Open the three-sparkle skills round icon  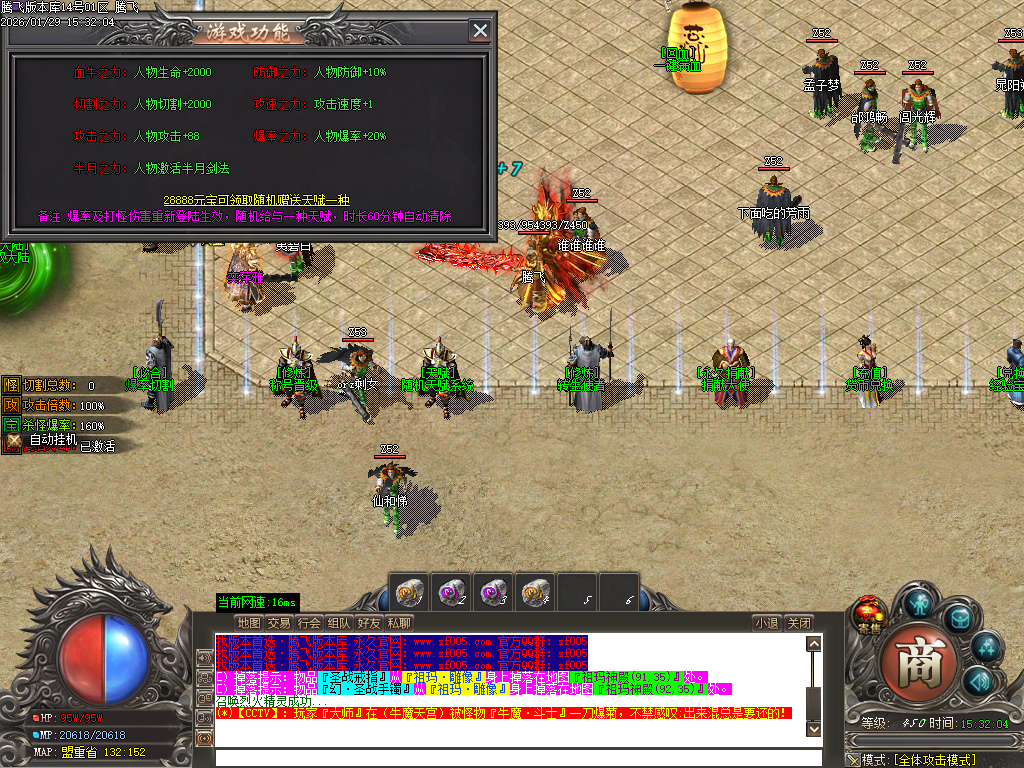coord(987,647)
